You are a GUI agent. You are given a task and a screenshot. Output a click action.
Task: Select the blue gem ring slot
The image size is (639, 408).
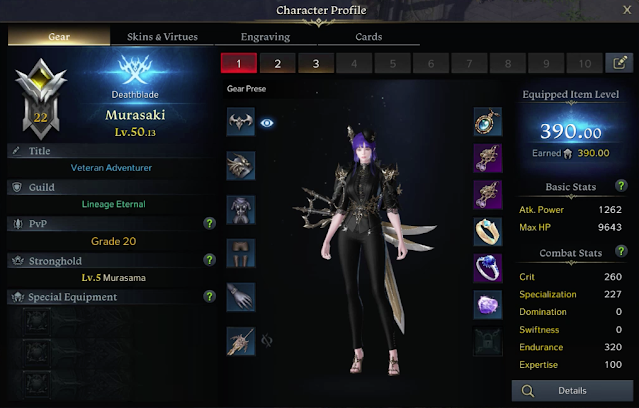pyautogui.click(x=487, y=267)
